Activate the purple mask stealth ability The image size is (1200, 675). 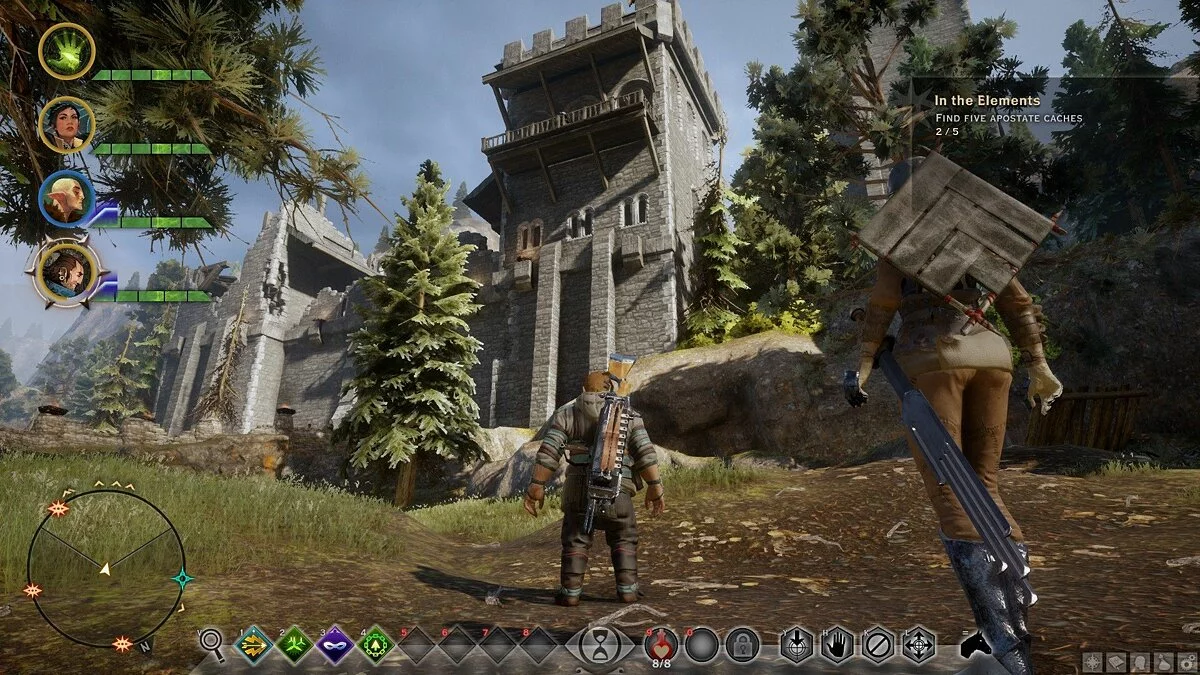pos(335,645)
